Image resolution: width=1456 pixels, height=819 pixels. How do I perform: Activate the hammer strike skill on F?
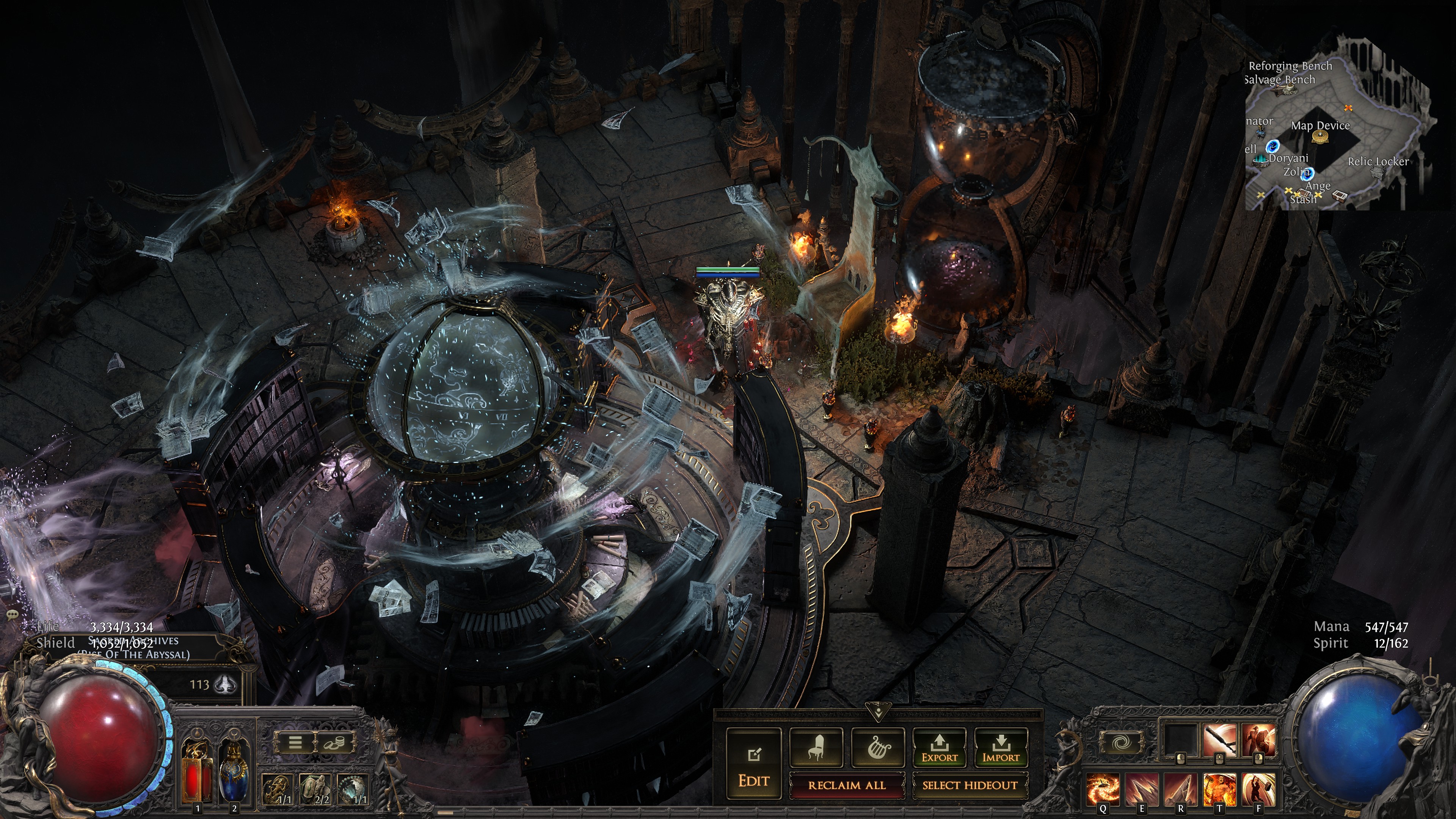click(1258, 789)
